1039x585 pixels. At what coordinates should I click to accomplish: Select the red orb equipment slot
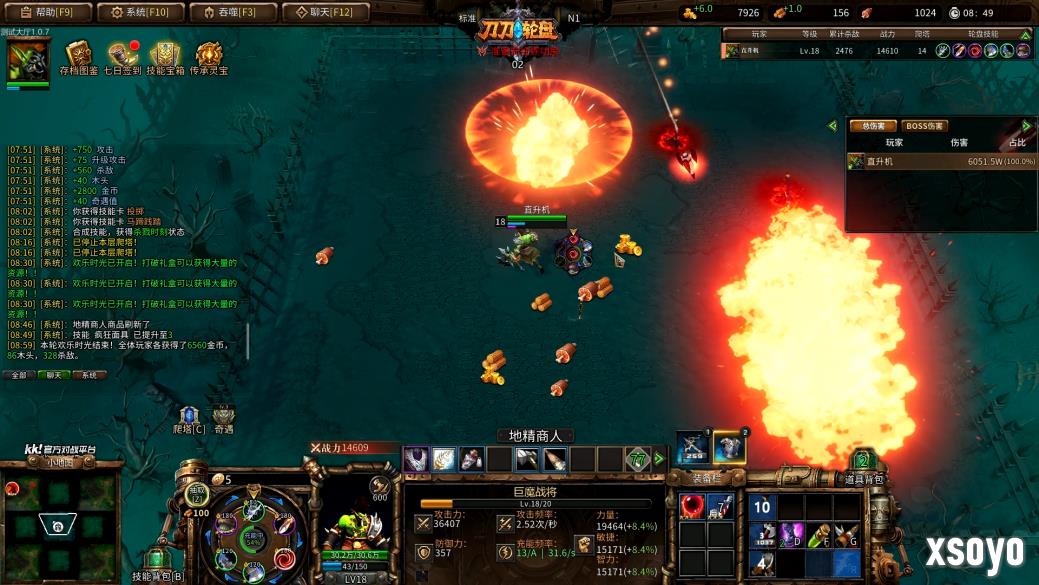point(691,506)
